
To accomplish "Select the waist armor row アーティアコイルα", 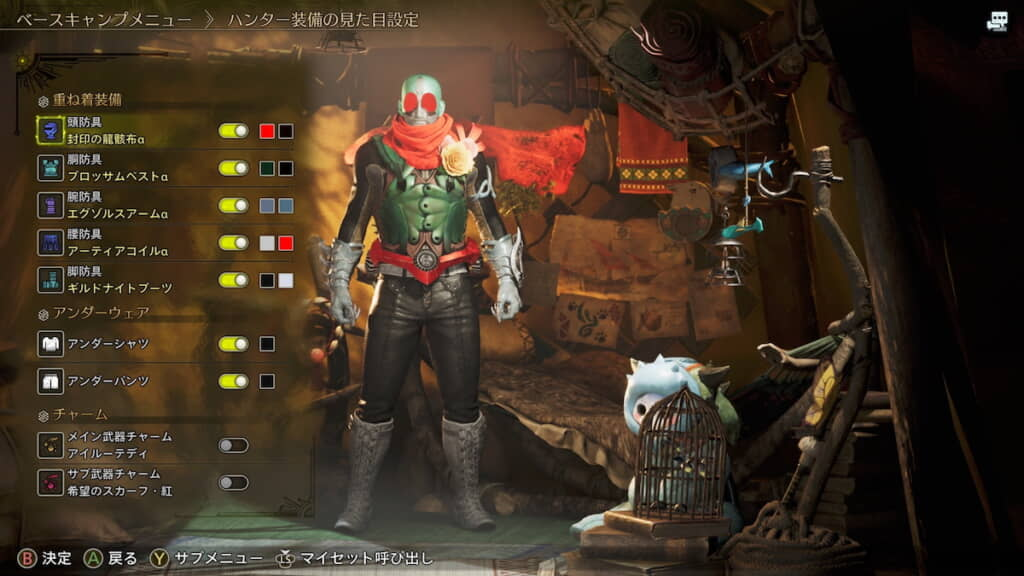I will point(120,243).
